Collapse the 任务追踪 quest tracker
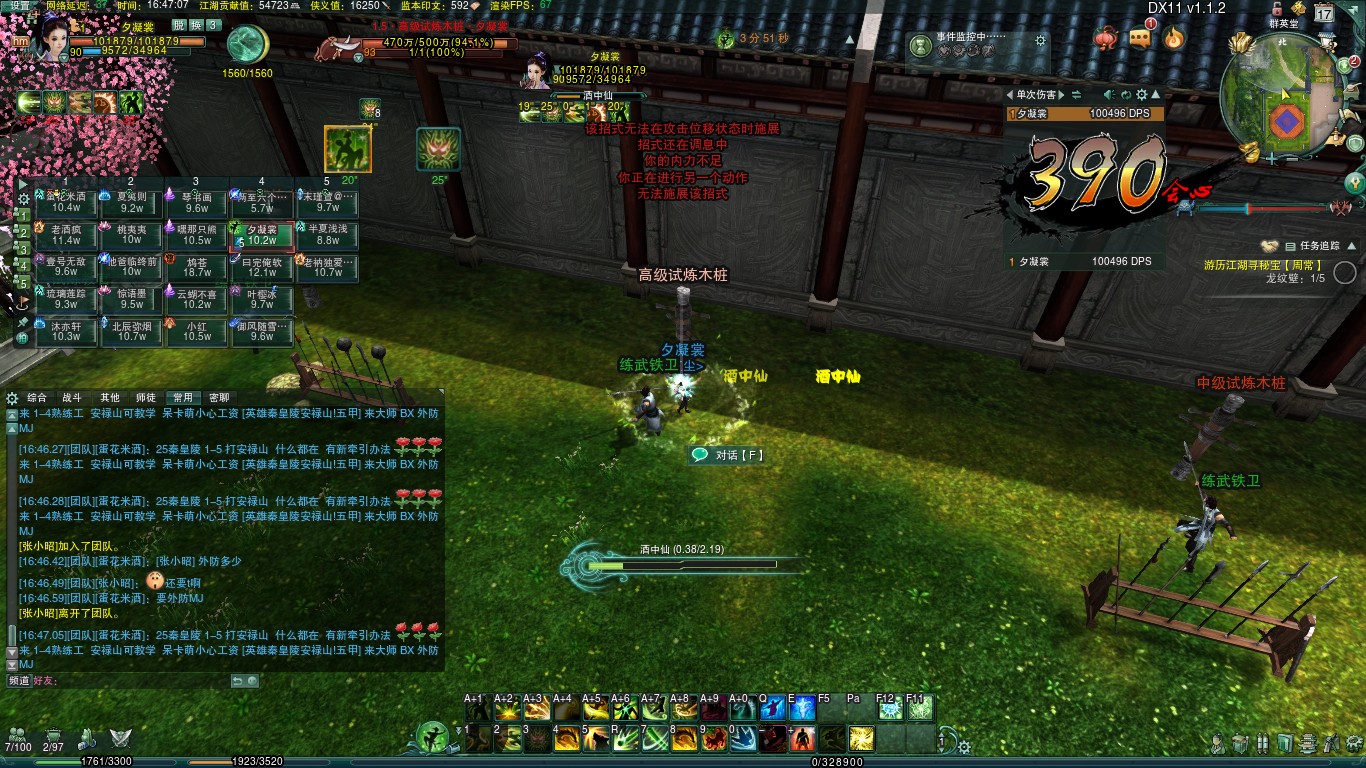The height and width of the screenshot is (768, 1366). point(1268,245)
